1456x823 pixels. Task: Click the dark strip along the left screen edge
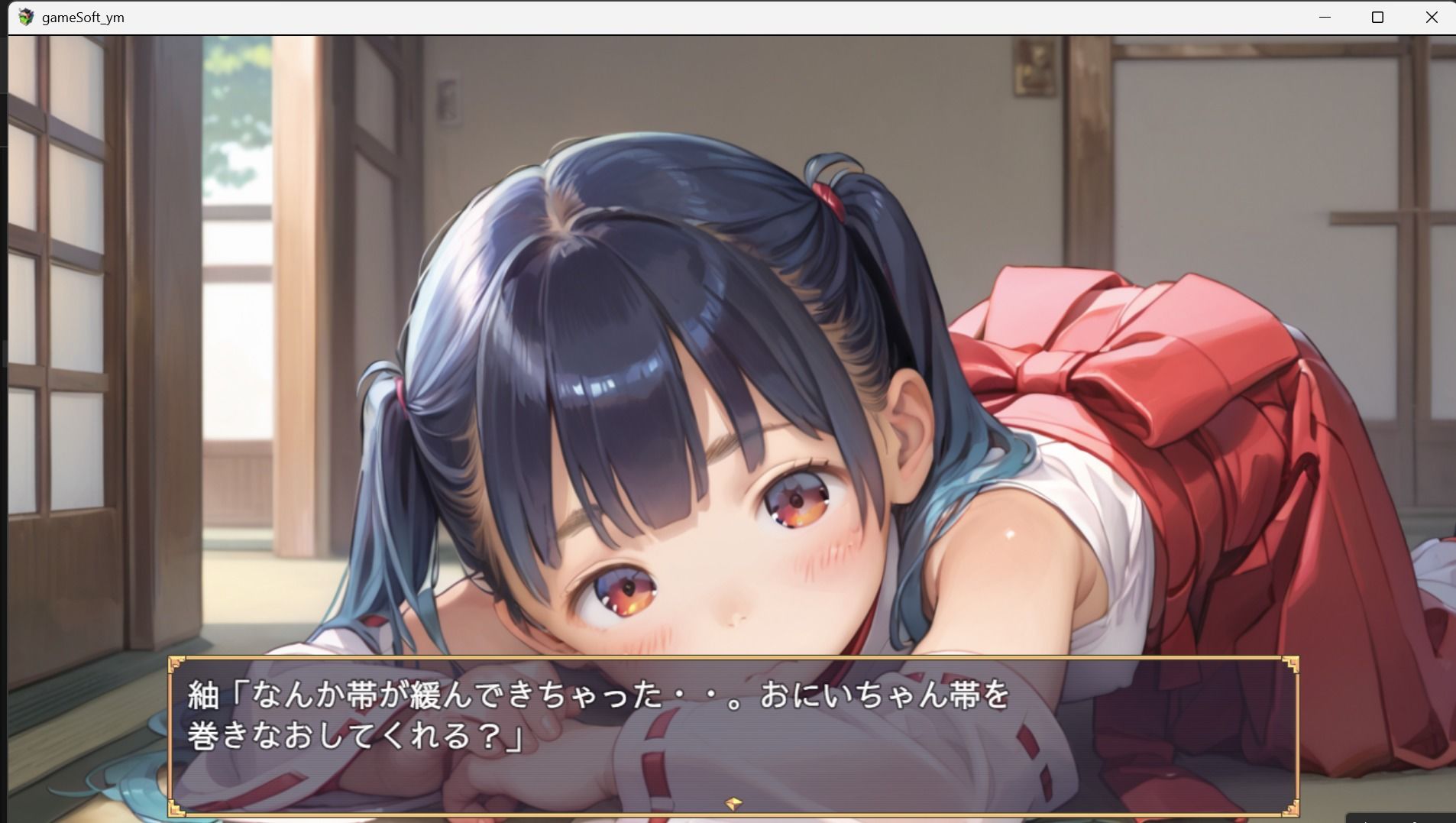(4, 382)
